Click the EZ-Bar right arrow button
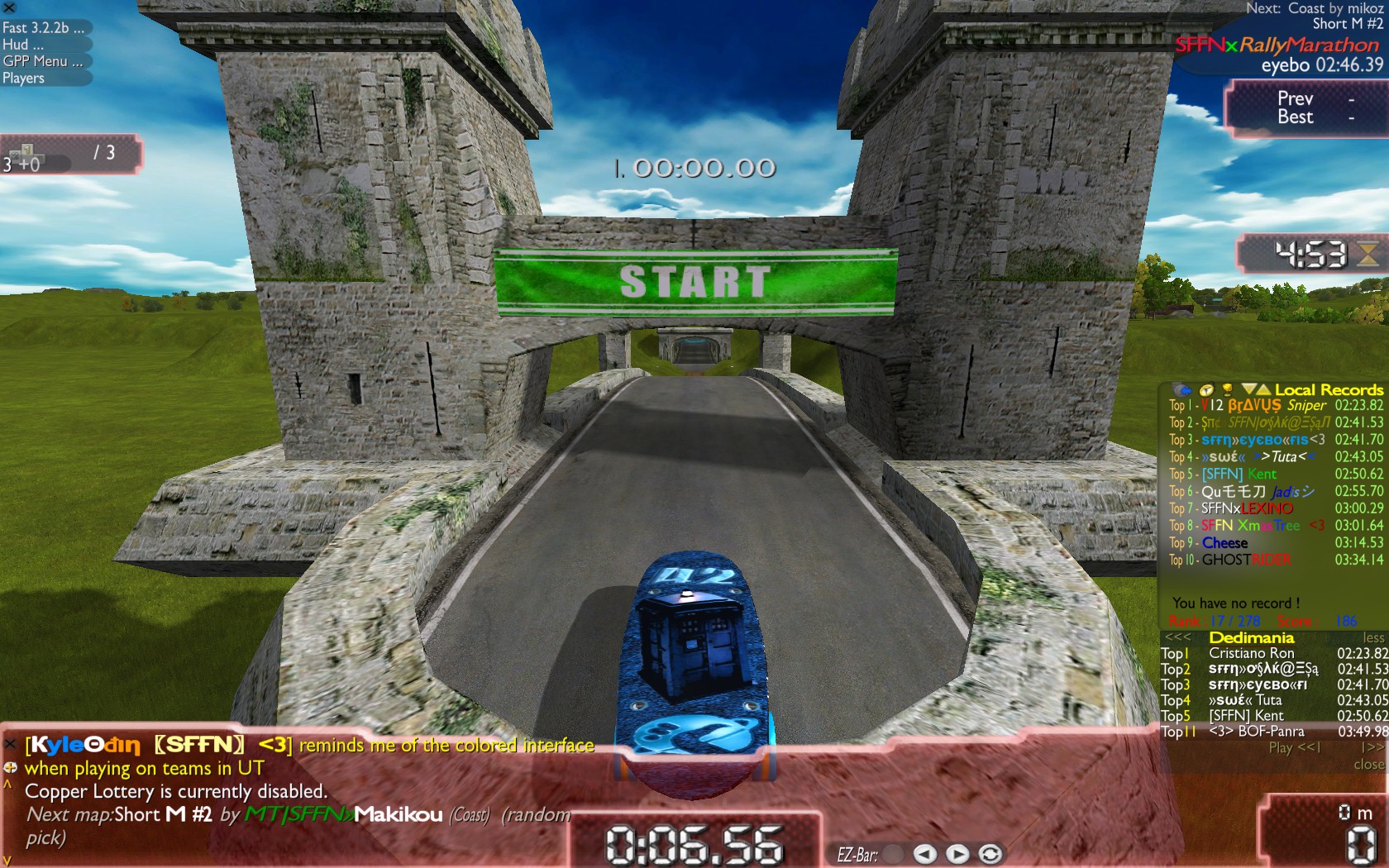The image size is (1389, 868). click(957, 854)
